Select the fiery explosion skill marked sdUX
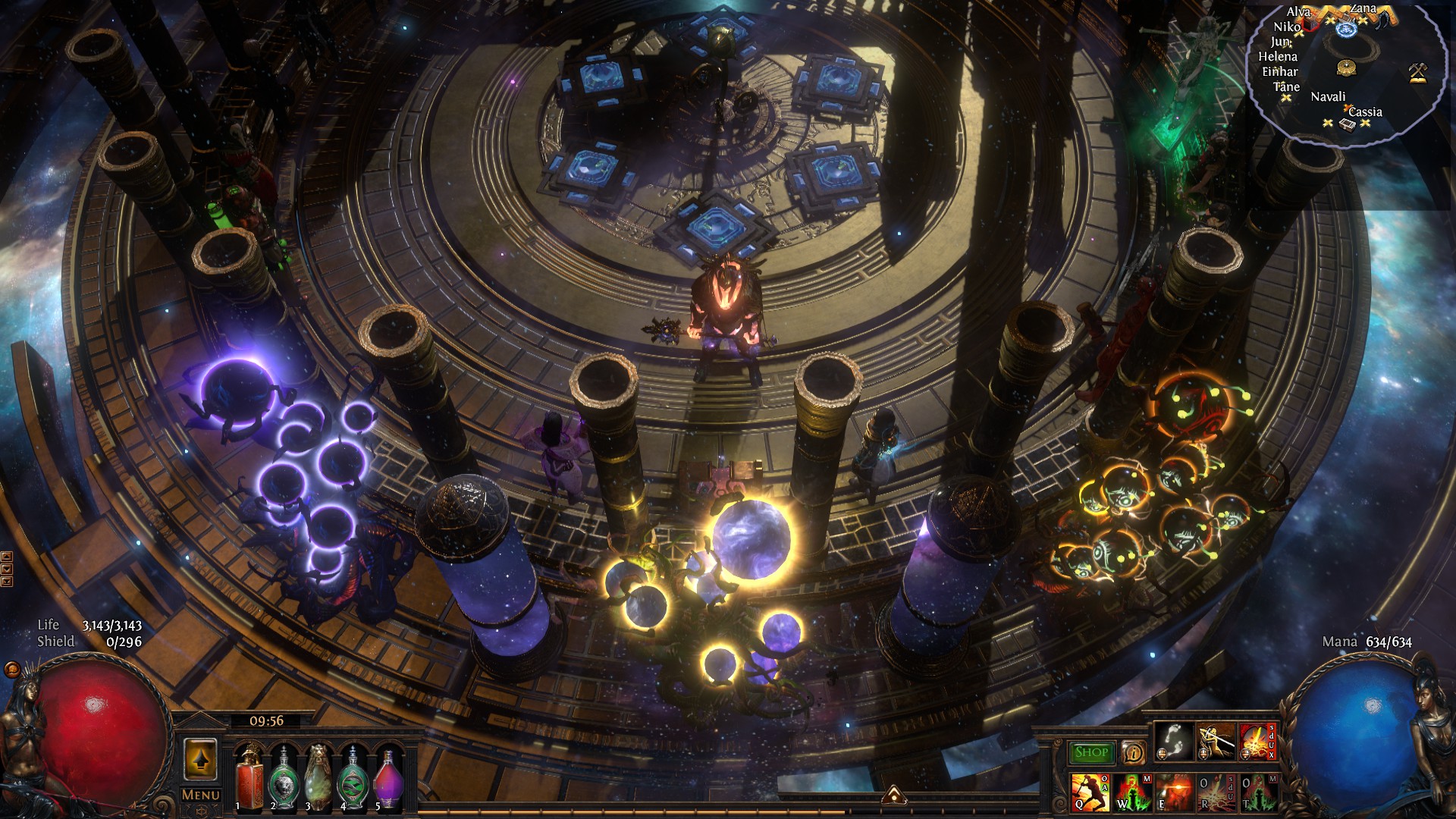The width and height of the screenshot is (1456, 819). tap(1257, 741)
